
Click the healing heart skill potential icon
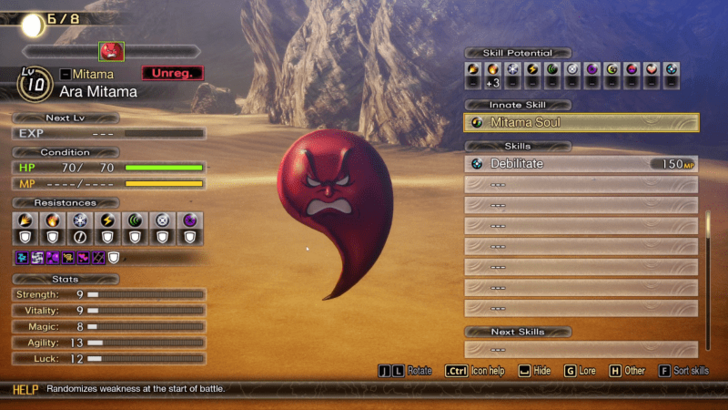[x=651, y=70]
